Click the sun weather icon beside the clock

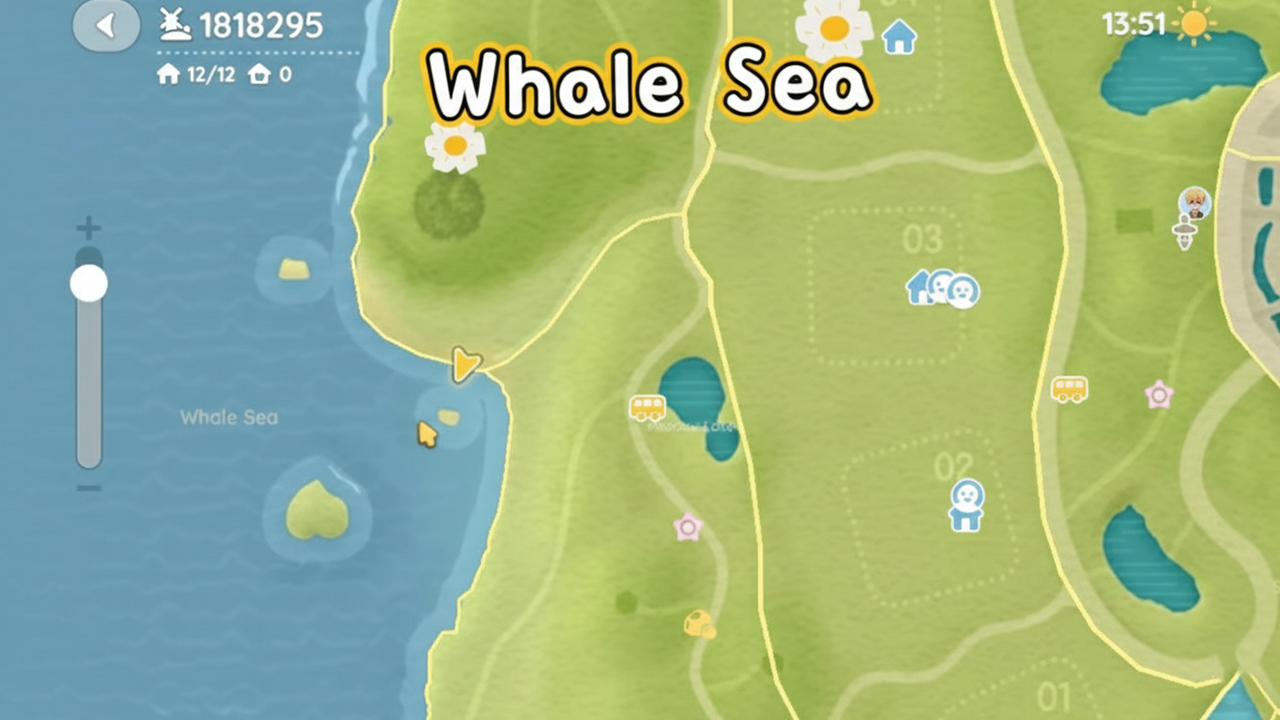click(x=1196, y=23)
